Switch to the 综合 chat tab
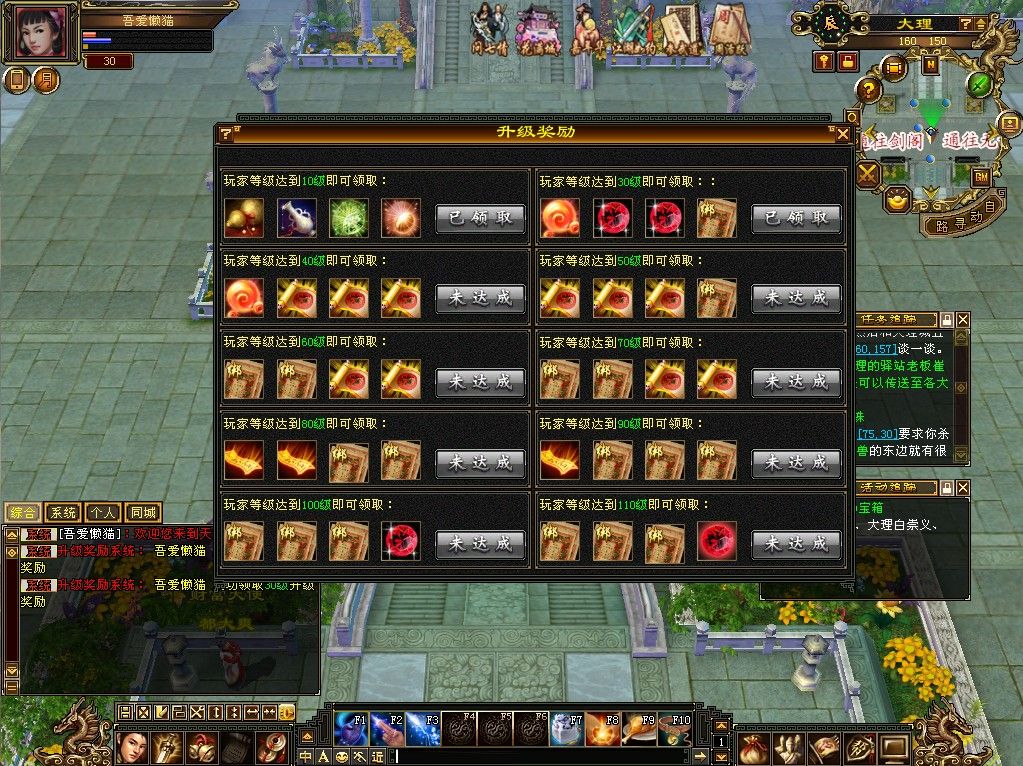This screenshot has width=1023, height=766. pyautogui.click(x=22, y=513)
